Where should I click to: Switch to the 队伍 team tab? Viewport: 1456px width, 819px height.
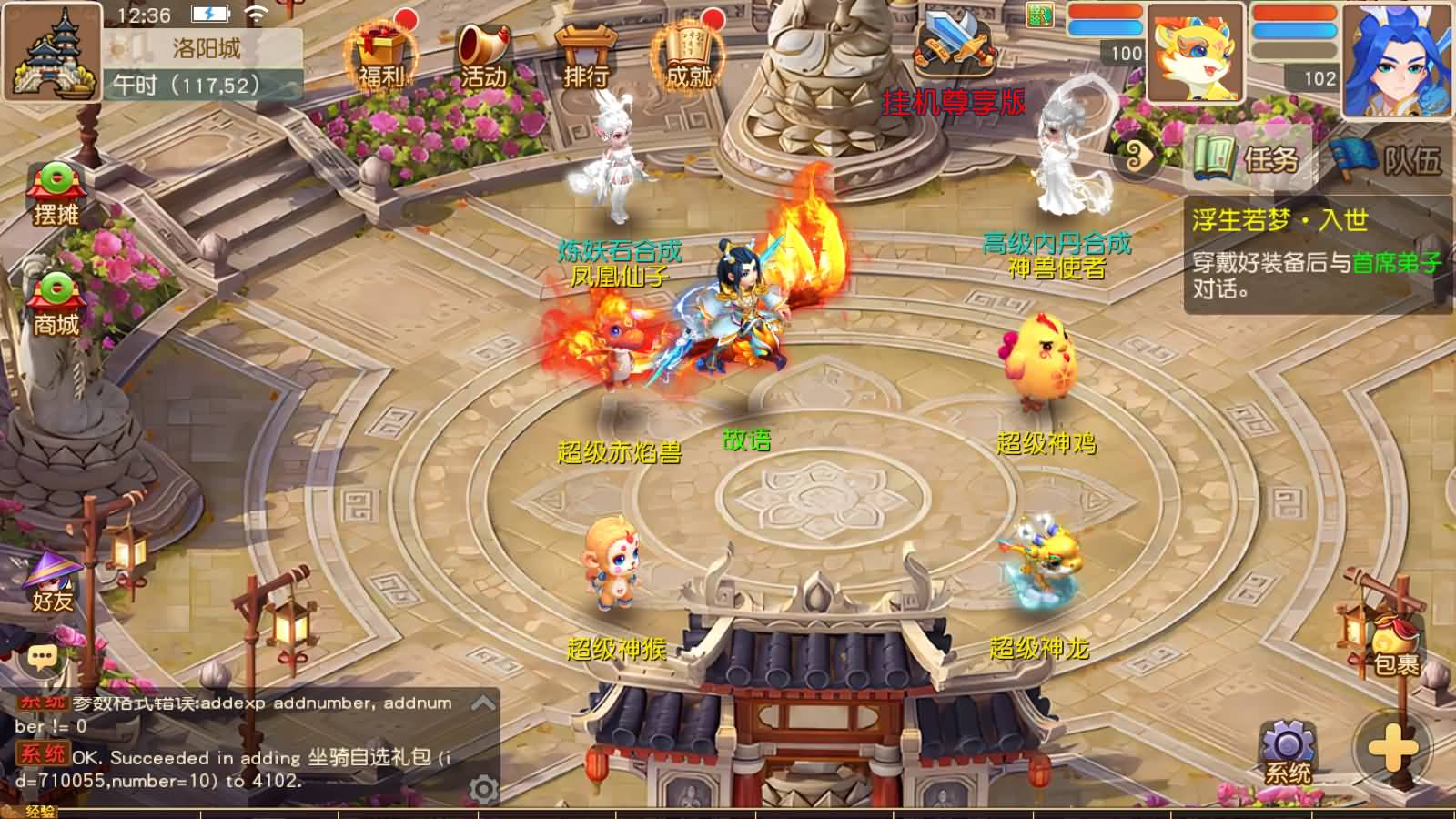click(1388, 159)
